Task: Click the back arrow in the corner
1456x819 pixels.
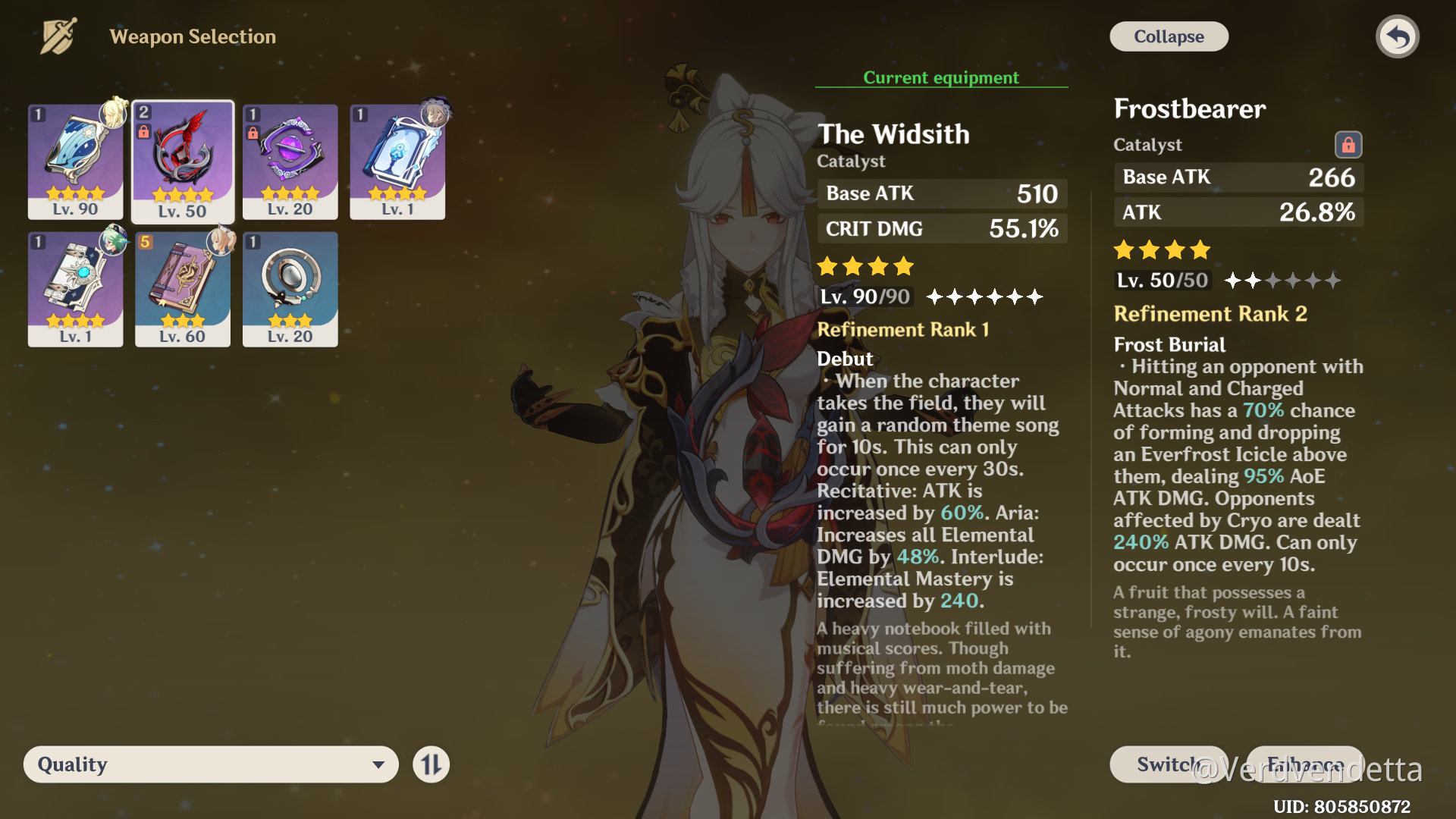Action: (x=1398, y=36)
